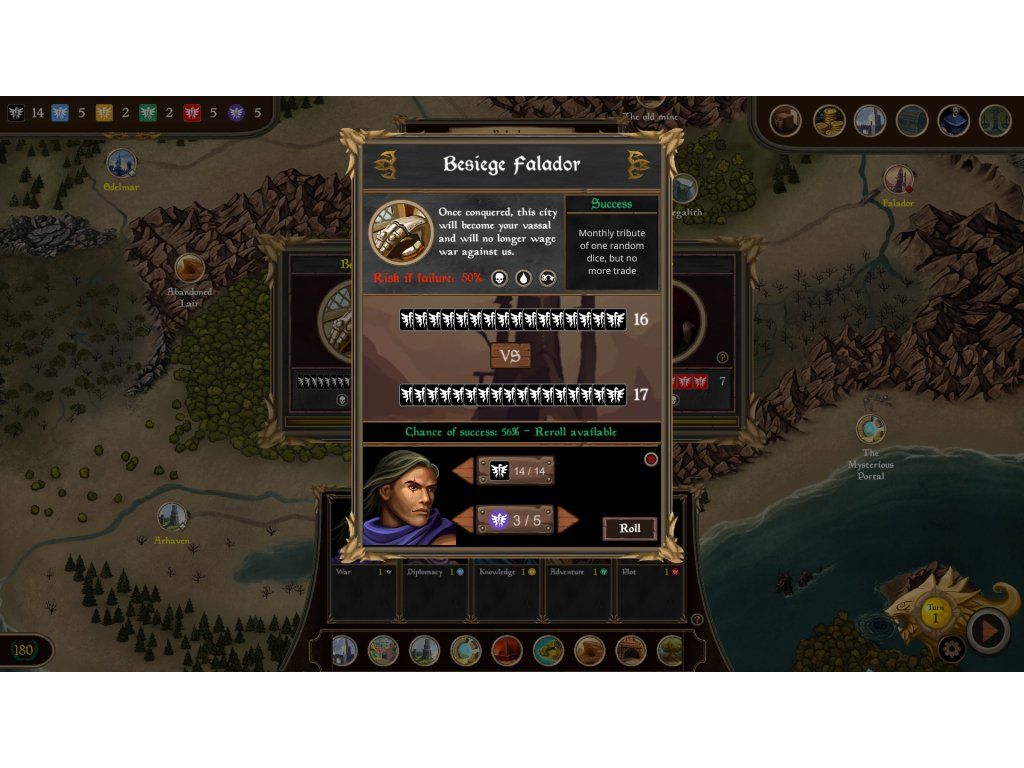Click the cave entrance icon in bottom bar
Screen dimensions: 1024x768
(630, 651)
